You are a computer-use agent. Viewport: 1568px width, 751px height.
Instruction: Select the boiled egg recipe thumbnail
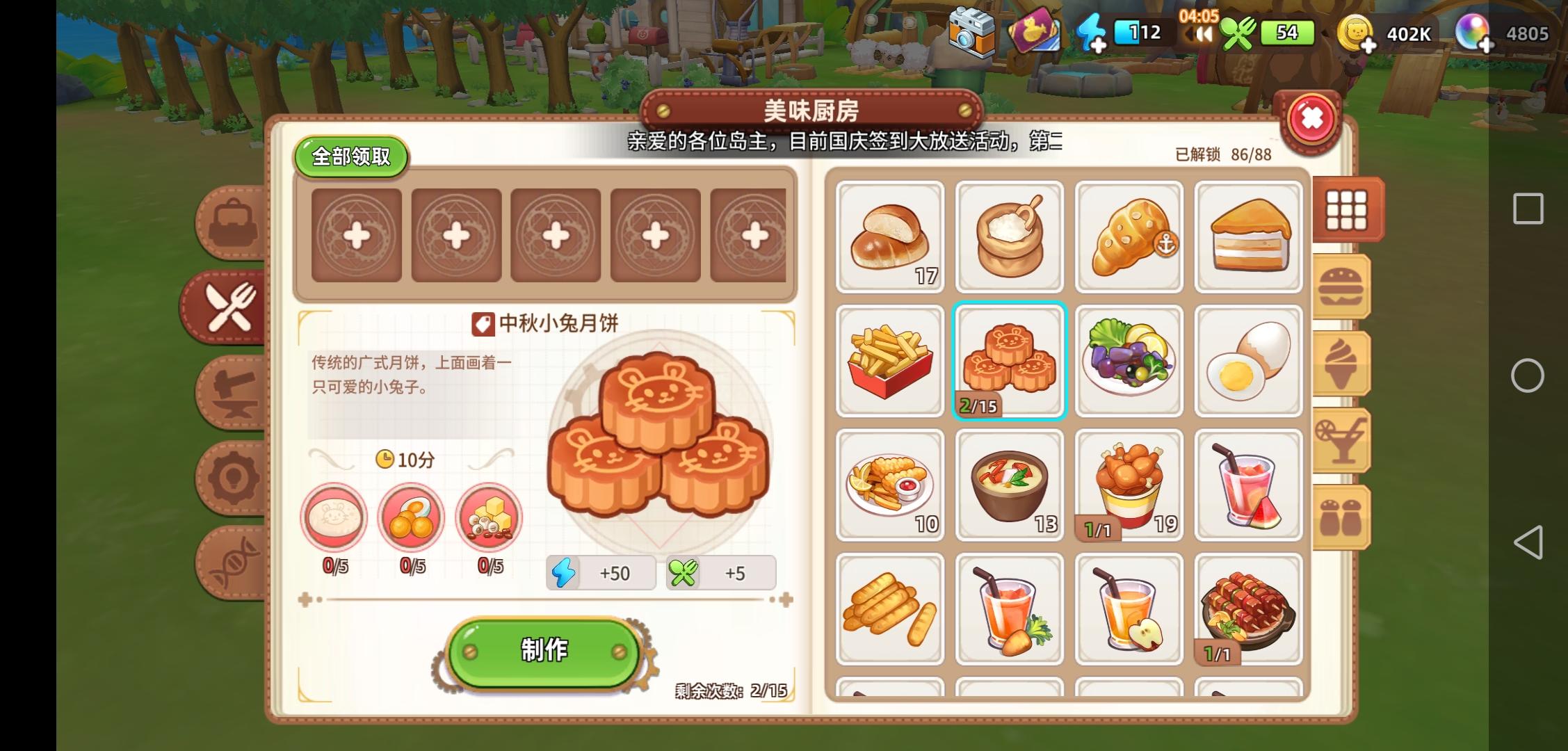[x=1249, y=362]
